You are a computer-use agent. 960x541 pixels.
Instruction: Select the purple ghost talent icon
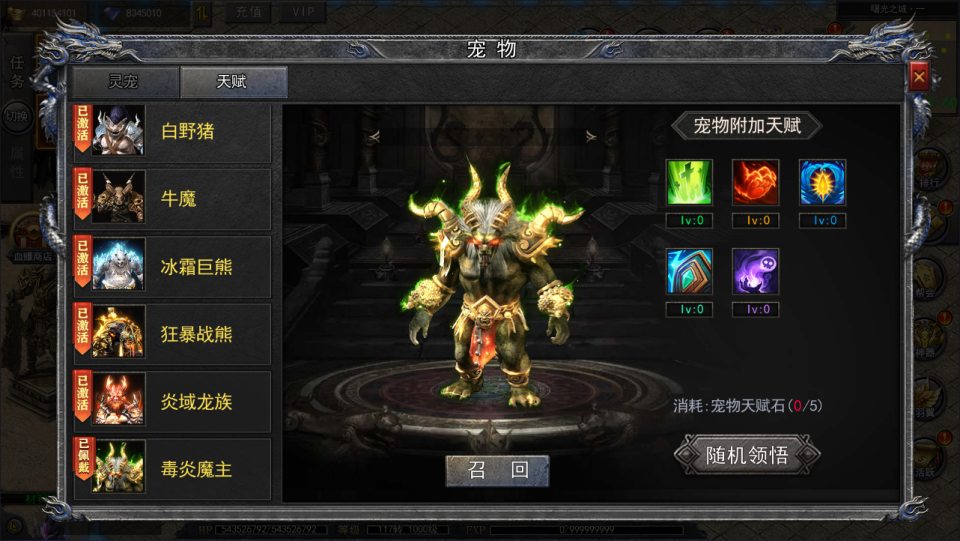(x=756, y=271)
